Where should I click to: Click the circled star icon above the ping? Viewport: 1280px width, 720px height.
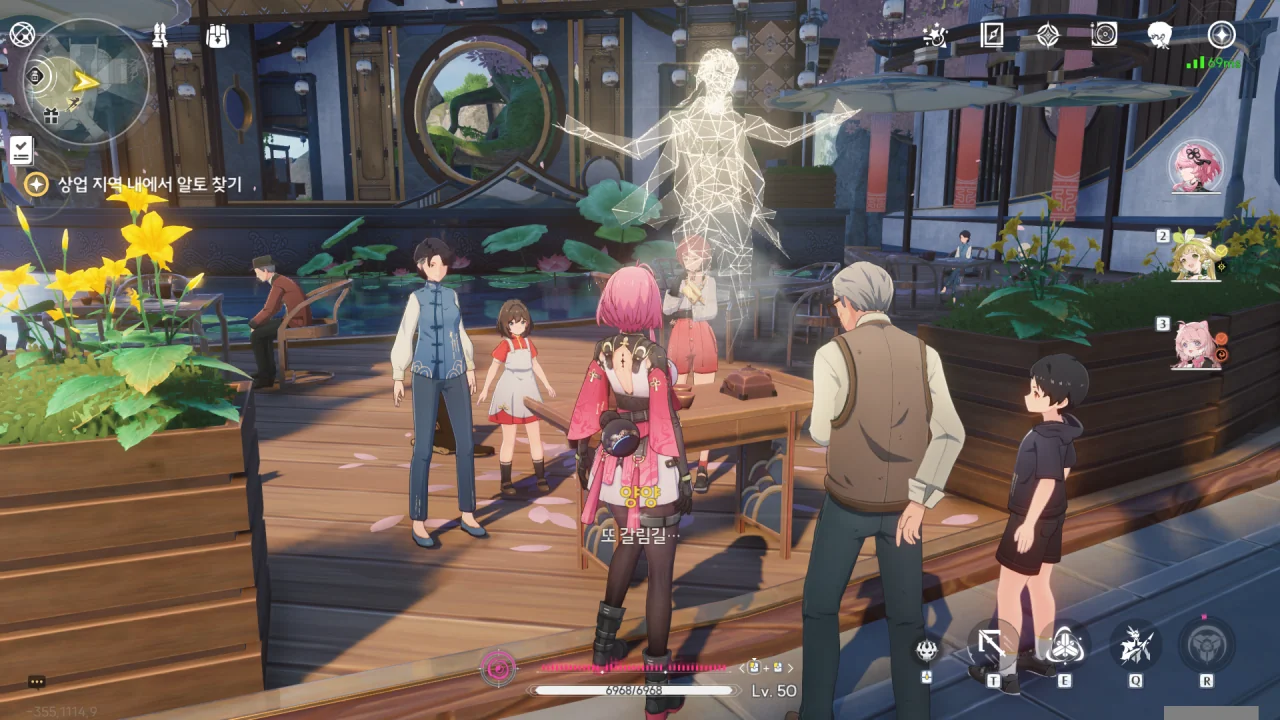(1221, 35)
